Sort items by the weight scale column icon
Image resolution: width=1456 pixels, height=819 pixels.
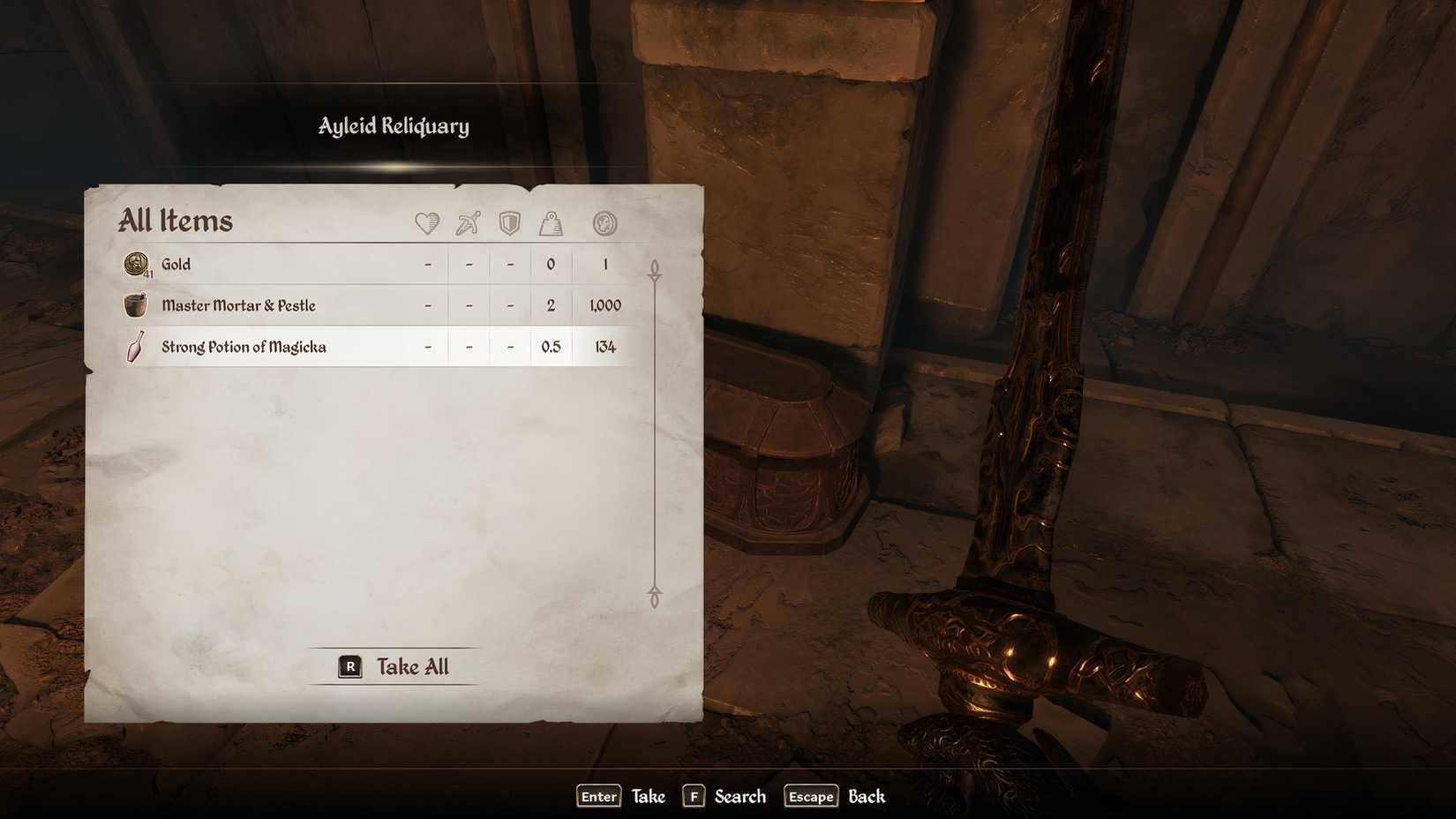(551, 223)
